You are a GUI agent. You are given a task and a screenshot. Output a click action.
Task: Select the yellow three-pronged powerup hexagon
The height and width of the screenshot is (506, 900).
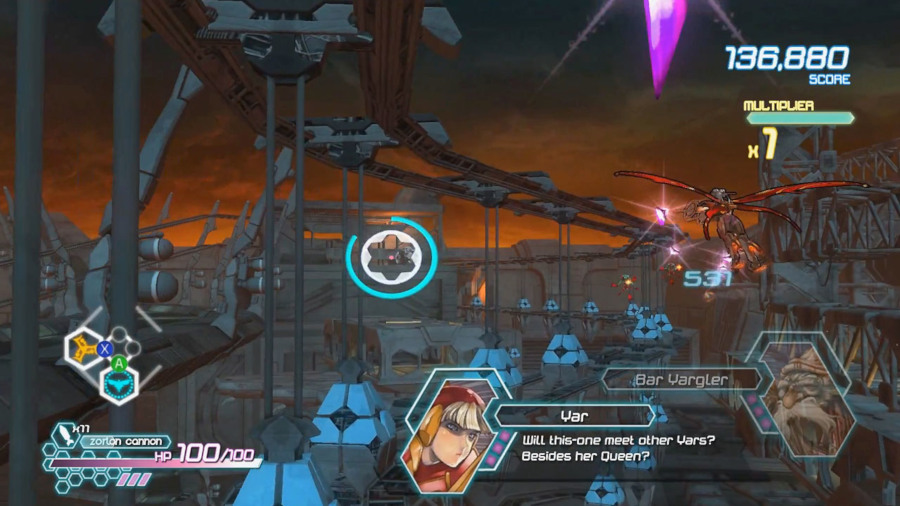pos(82,347)
